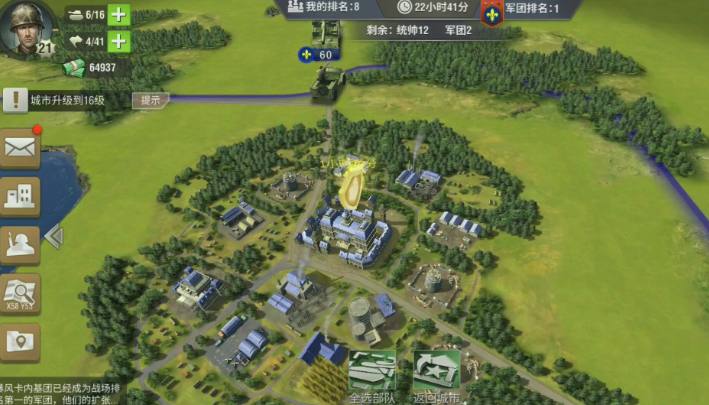The image size is (709, 405).
Task: Open the mail envelope inbox
Action: (x=21, y=149)
